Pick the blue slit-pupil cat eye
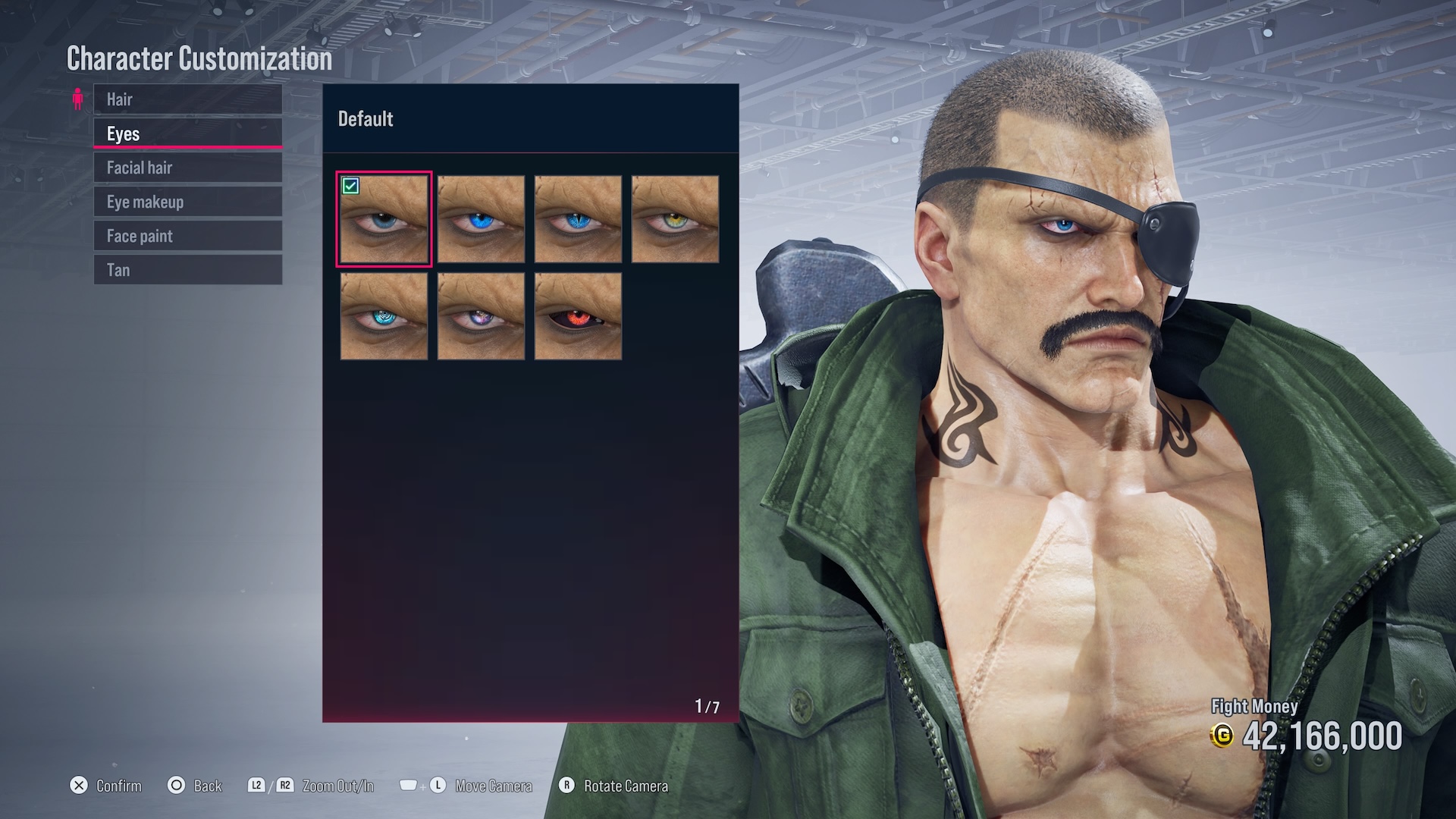Image resolution: width=1456 pixels, height=819 pixels. (x=578, y=219)
